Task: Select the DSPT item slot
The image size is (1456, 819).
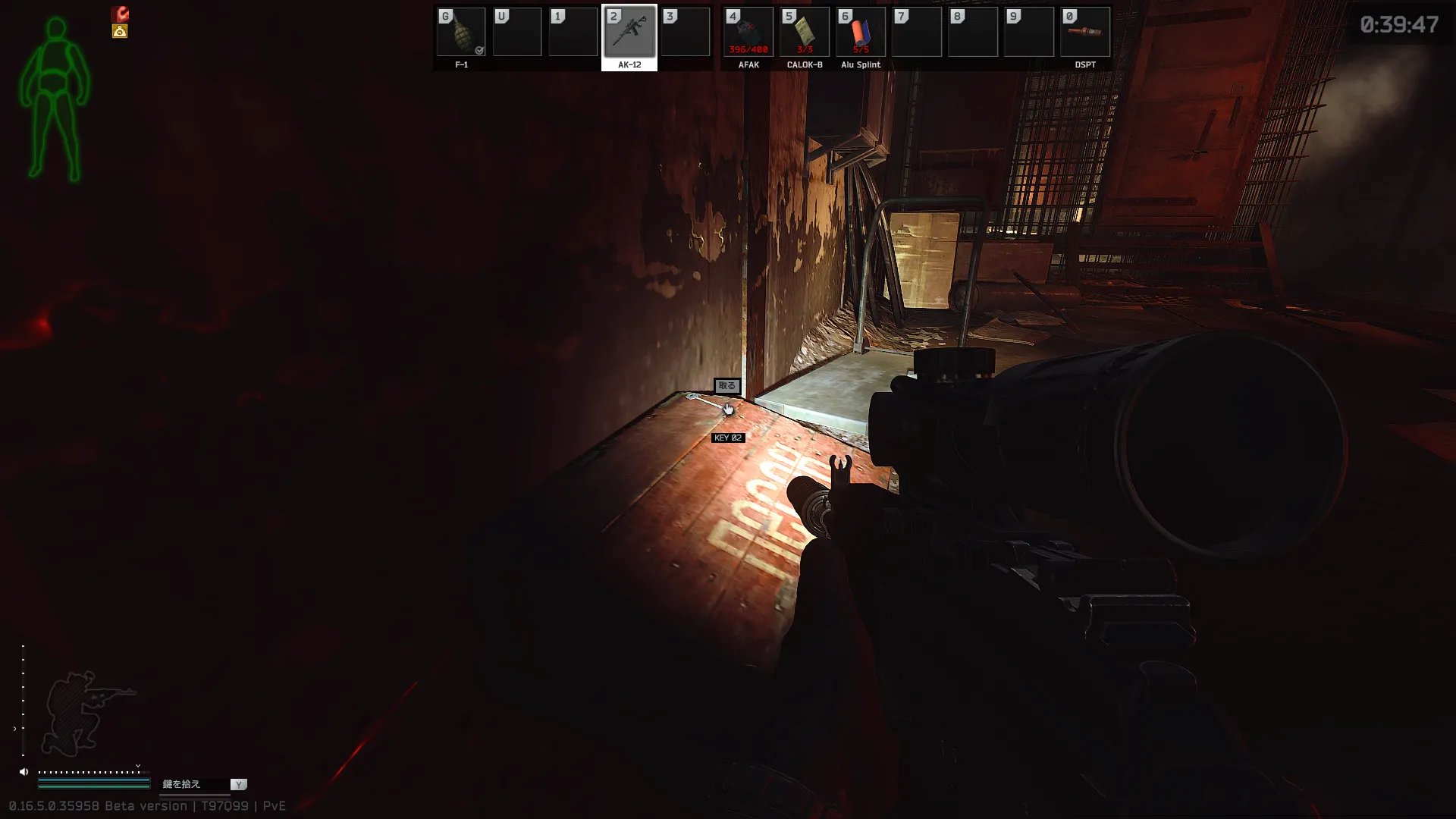Action: point(1084,33)
